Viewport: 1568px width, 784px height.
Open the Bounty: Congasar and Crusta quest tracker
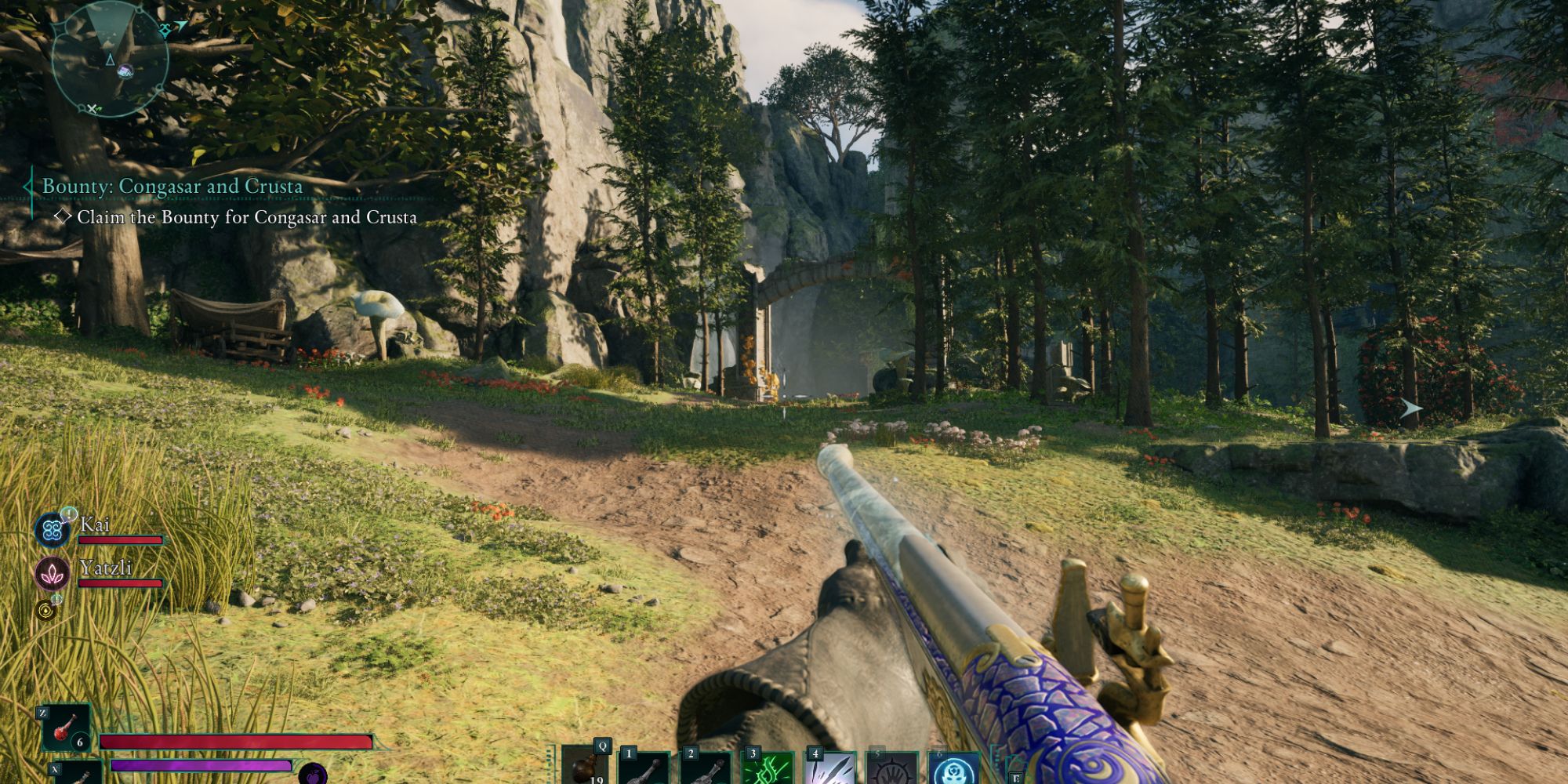click(x=172, y=187)
